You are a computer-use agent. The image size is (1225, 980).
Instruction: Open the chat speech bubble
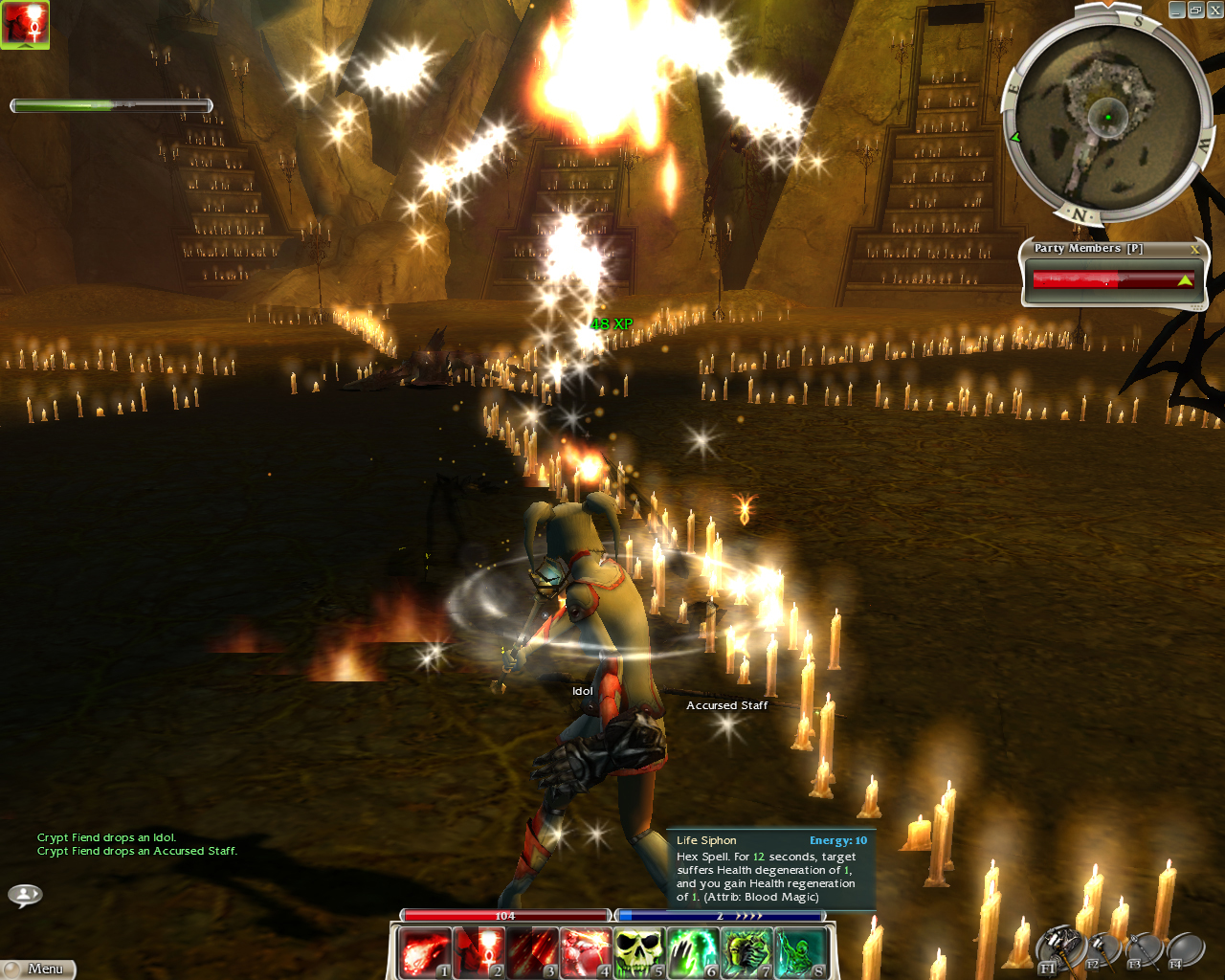click(25, 895)
